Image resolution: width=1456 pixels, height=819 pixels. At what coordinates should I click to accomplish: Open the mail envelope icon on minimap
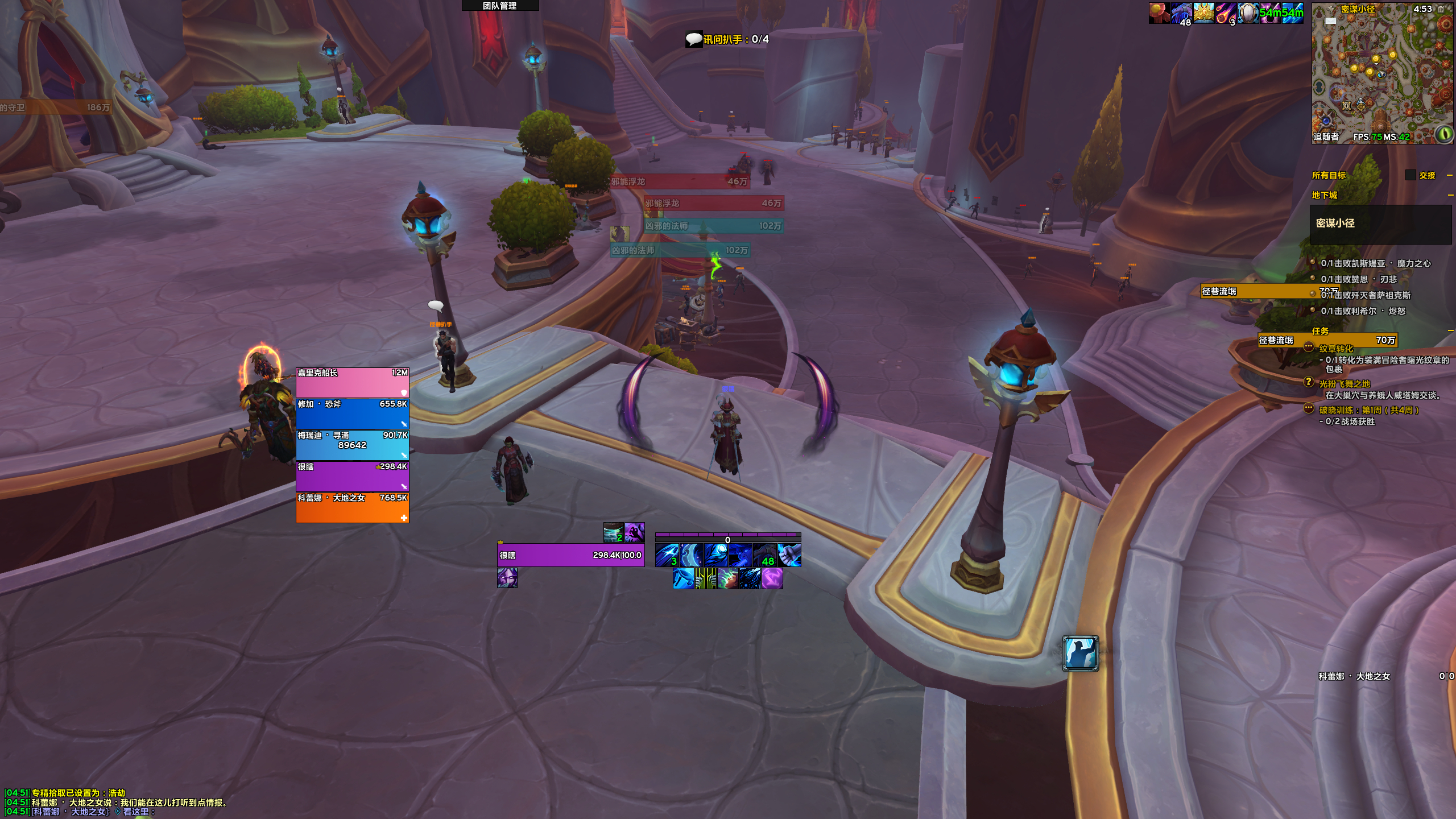pos(1330,21)
